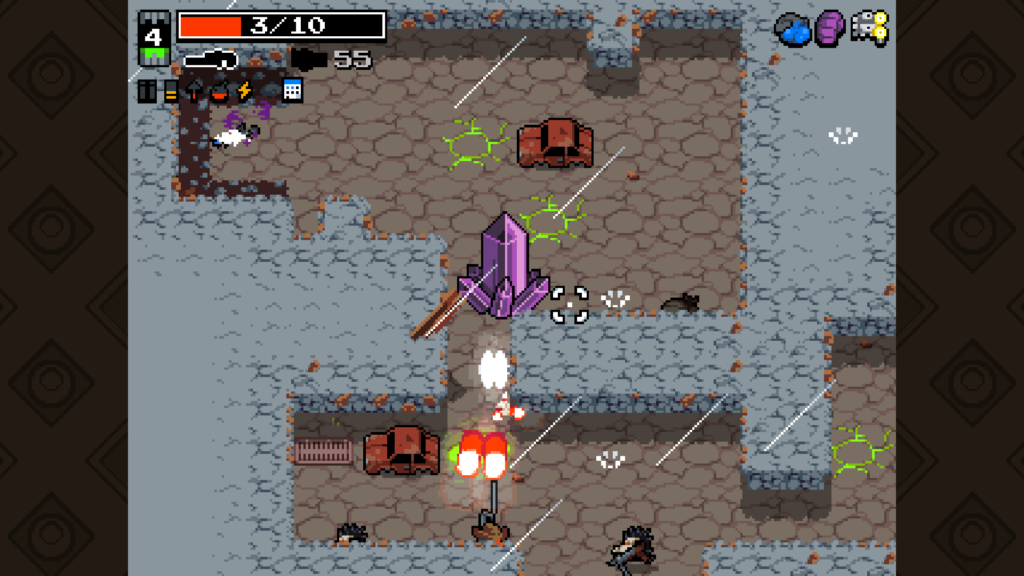Click the blue rock mutation icon

pos(794,31)
